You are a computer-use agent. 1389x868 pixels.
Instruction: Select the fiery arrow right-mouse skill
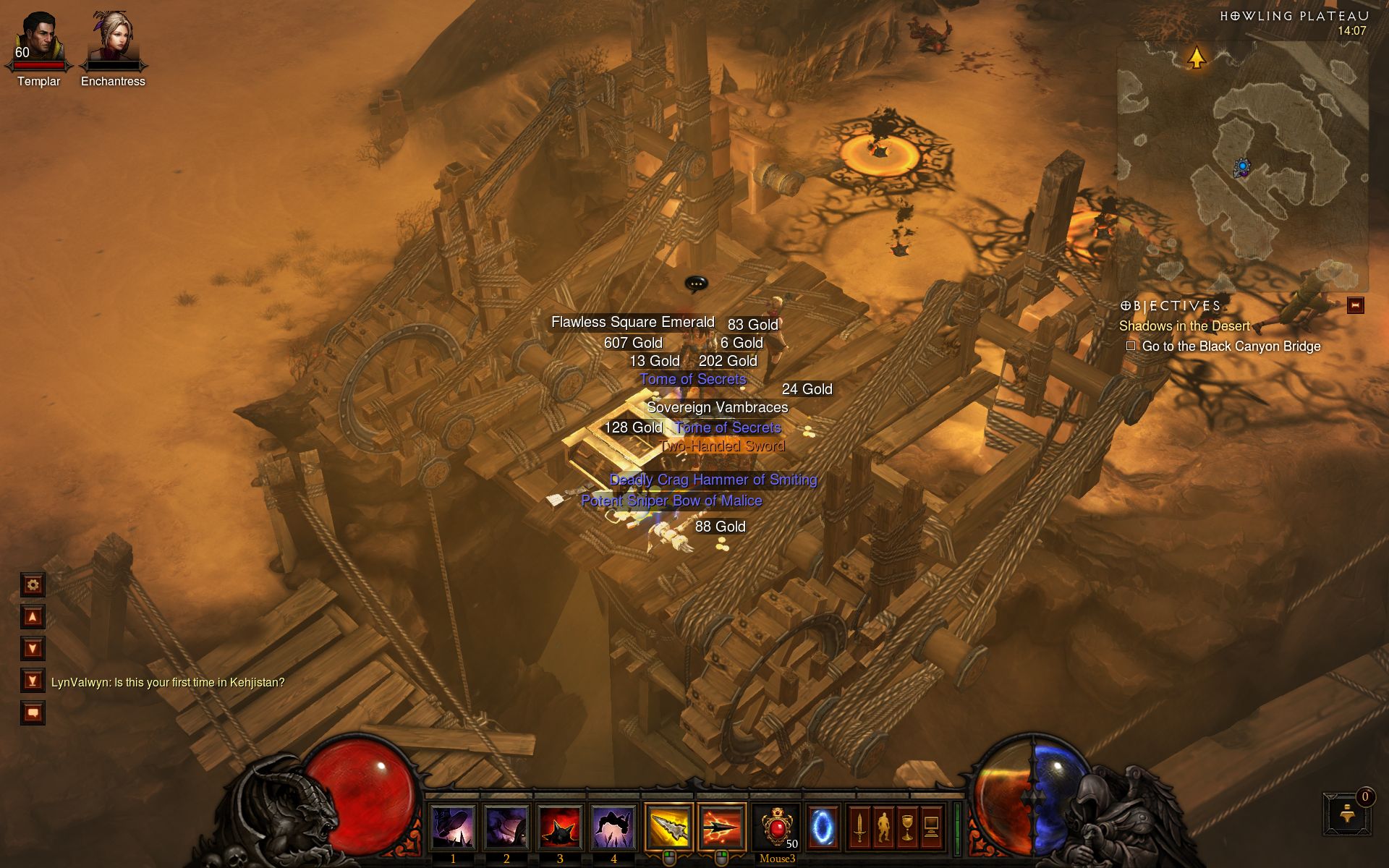(x=722, y=827)
